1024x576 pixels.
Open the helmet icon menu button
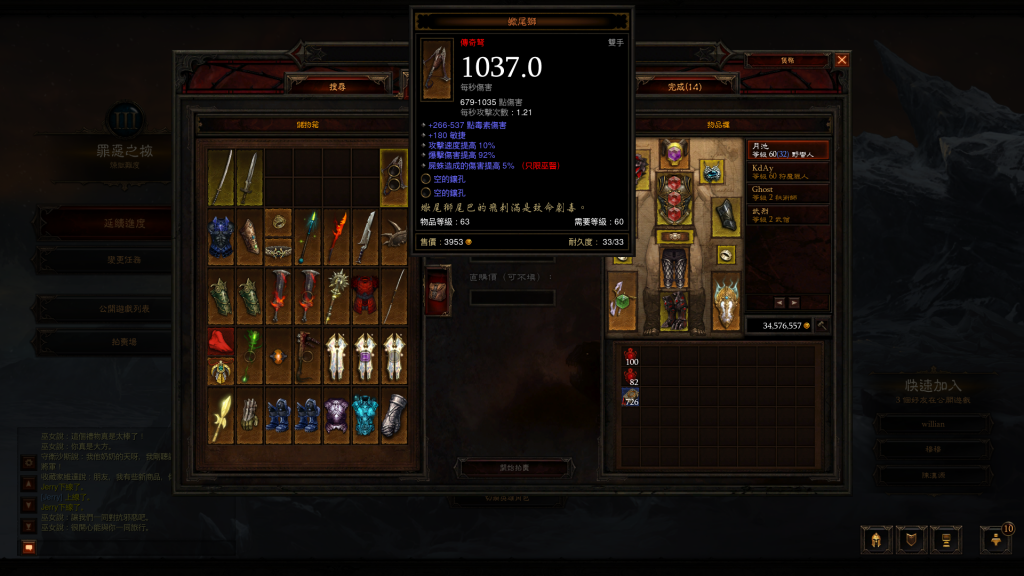coord(875,540)
